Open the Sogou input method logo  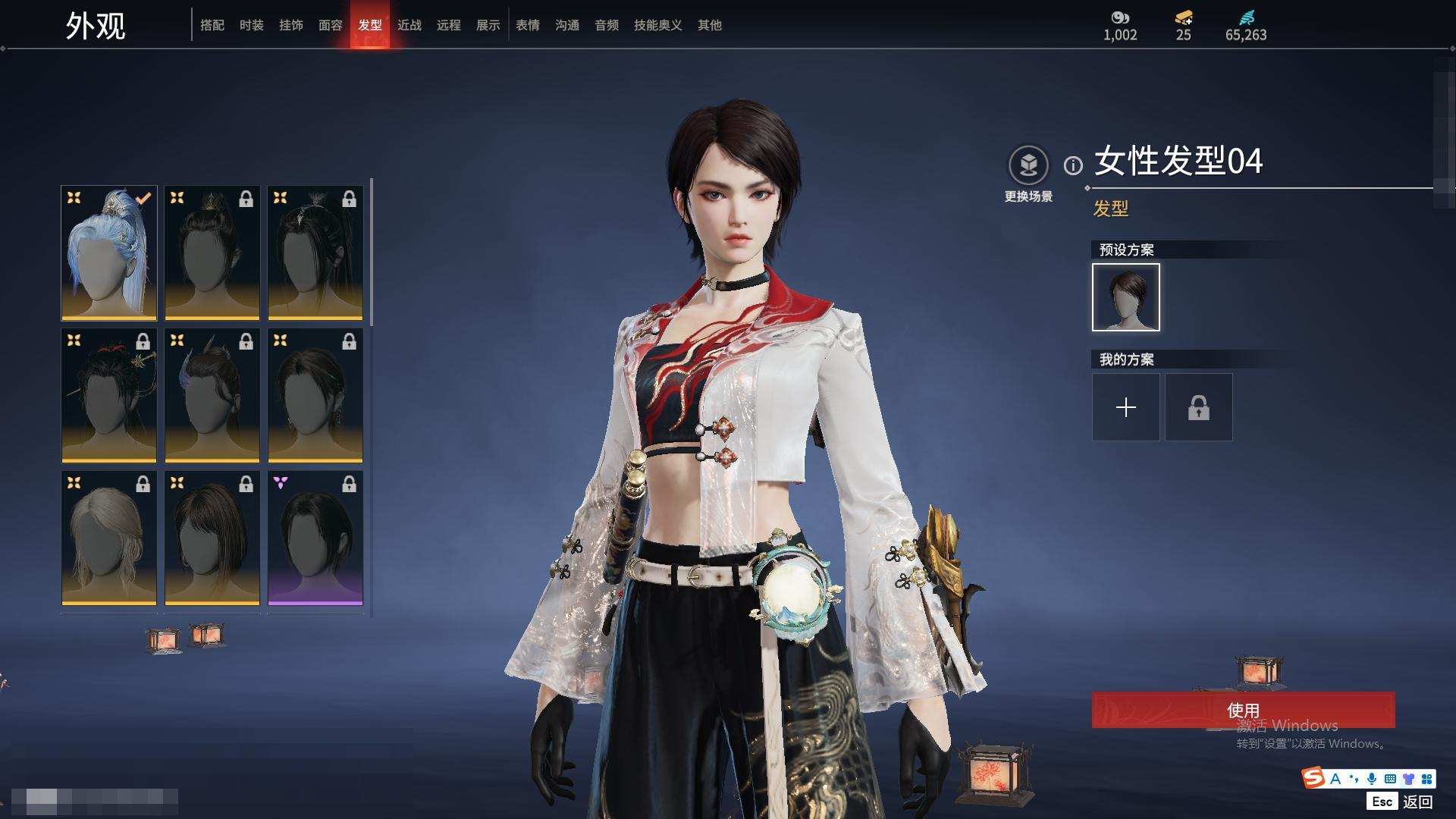[x=1313, y=778]
